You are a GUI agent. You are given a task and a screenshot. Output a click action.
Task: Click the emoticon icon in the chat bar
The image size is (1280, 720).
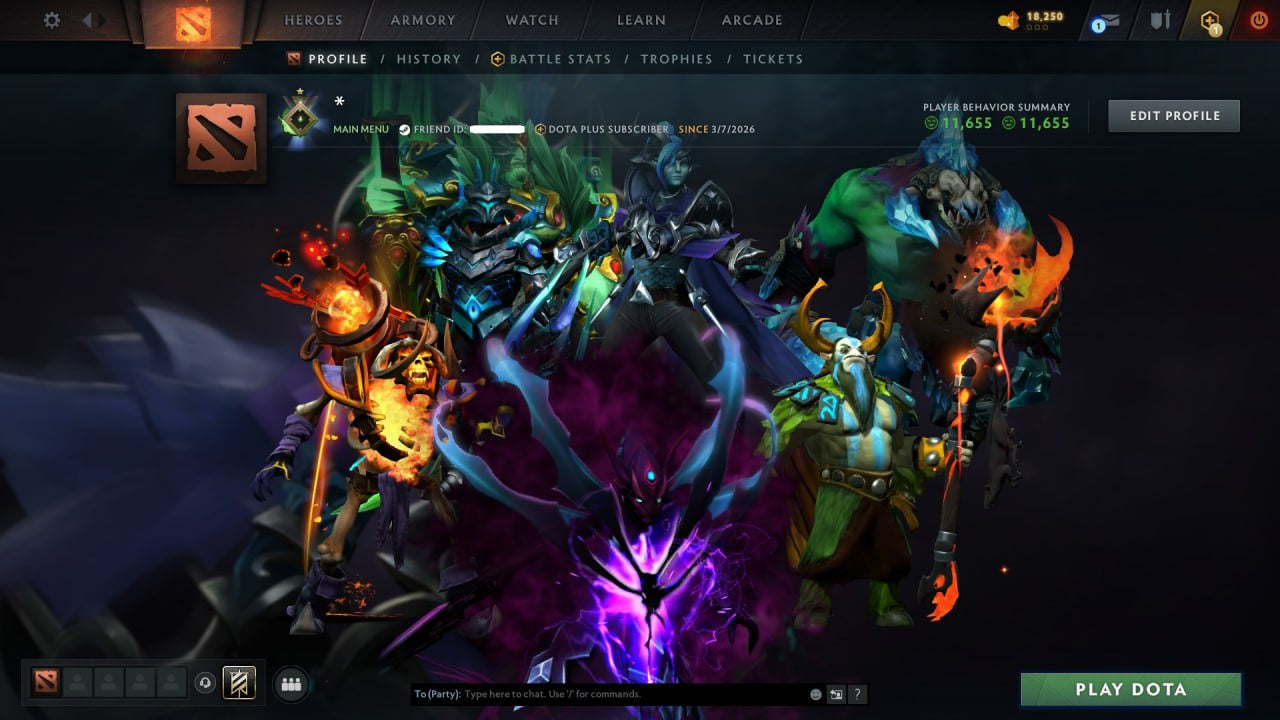(814, 693)
